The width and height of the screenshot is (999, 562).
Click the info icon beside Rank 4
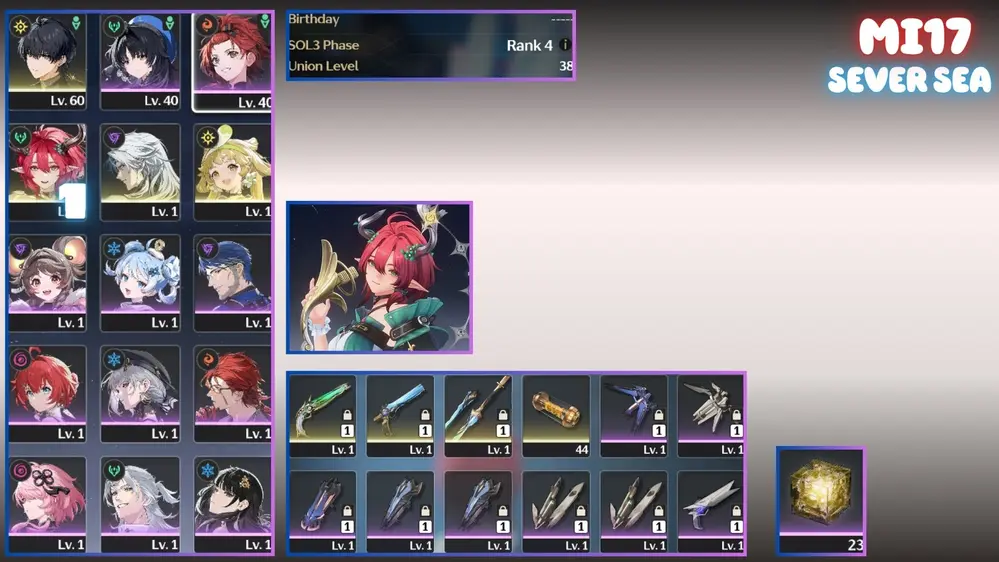565,45
